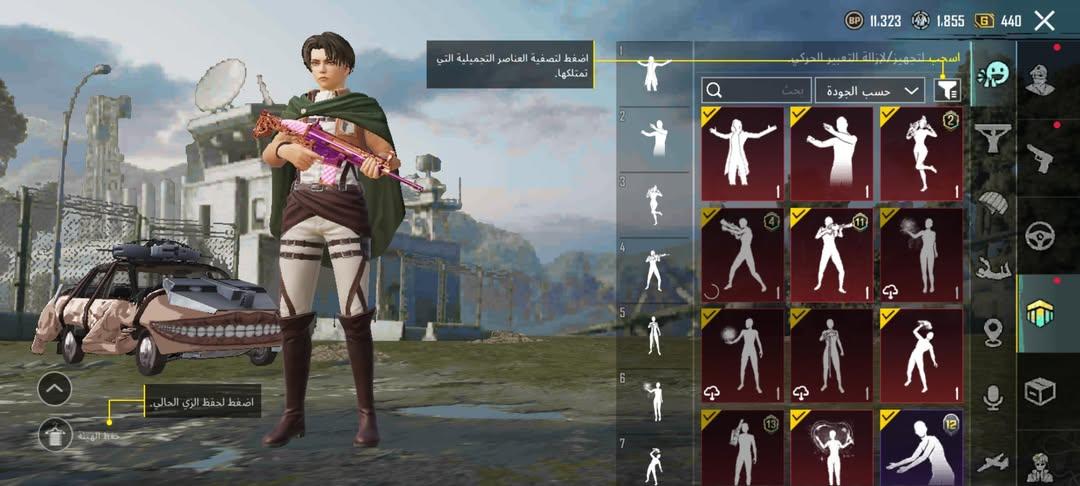The image size is (1080, 486).
Task: Open the sort-by-quality dropdown
Action: click(x=869, y=90)
